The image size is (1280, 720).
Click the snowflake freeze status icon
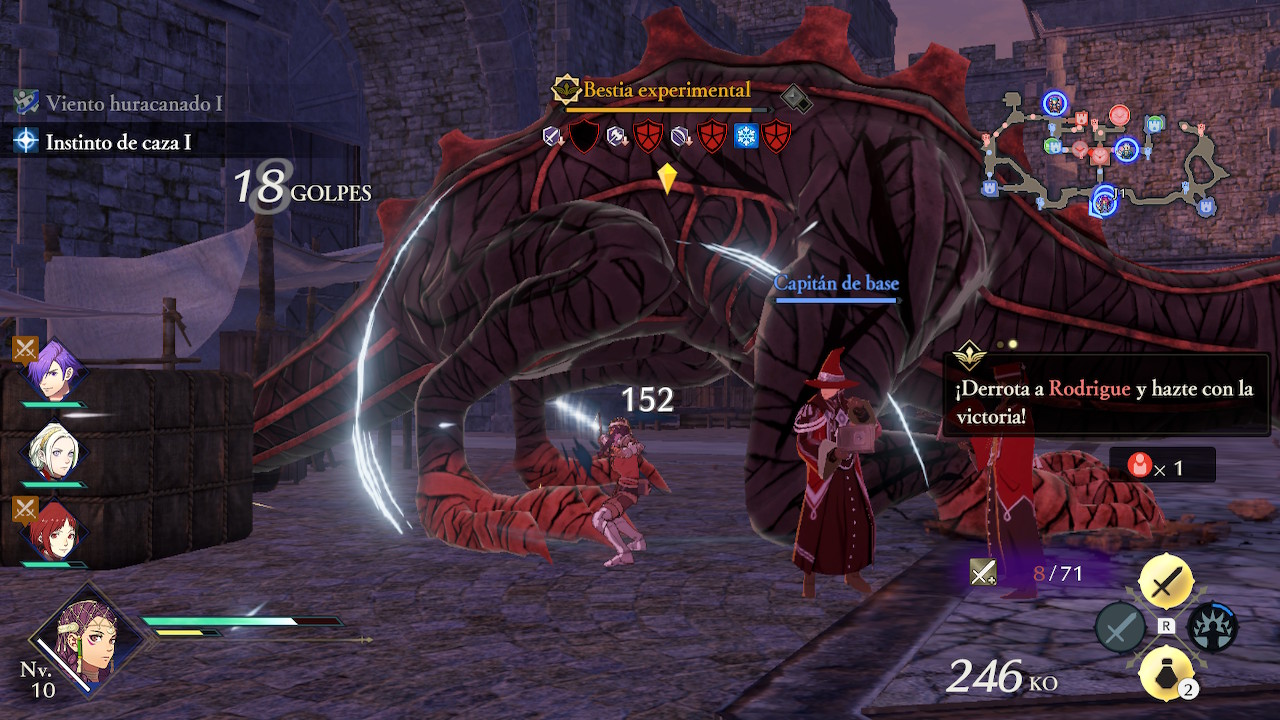click(746, 136)
